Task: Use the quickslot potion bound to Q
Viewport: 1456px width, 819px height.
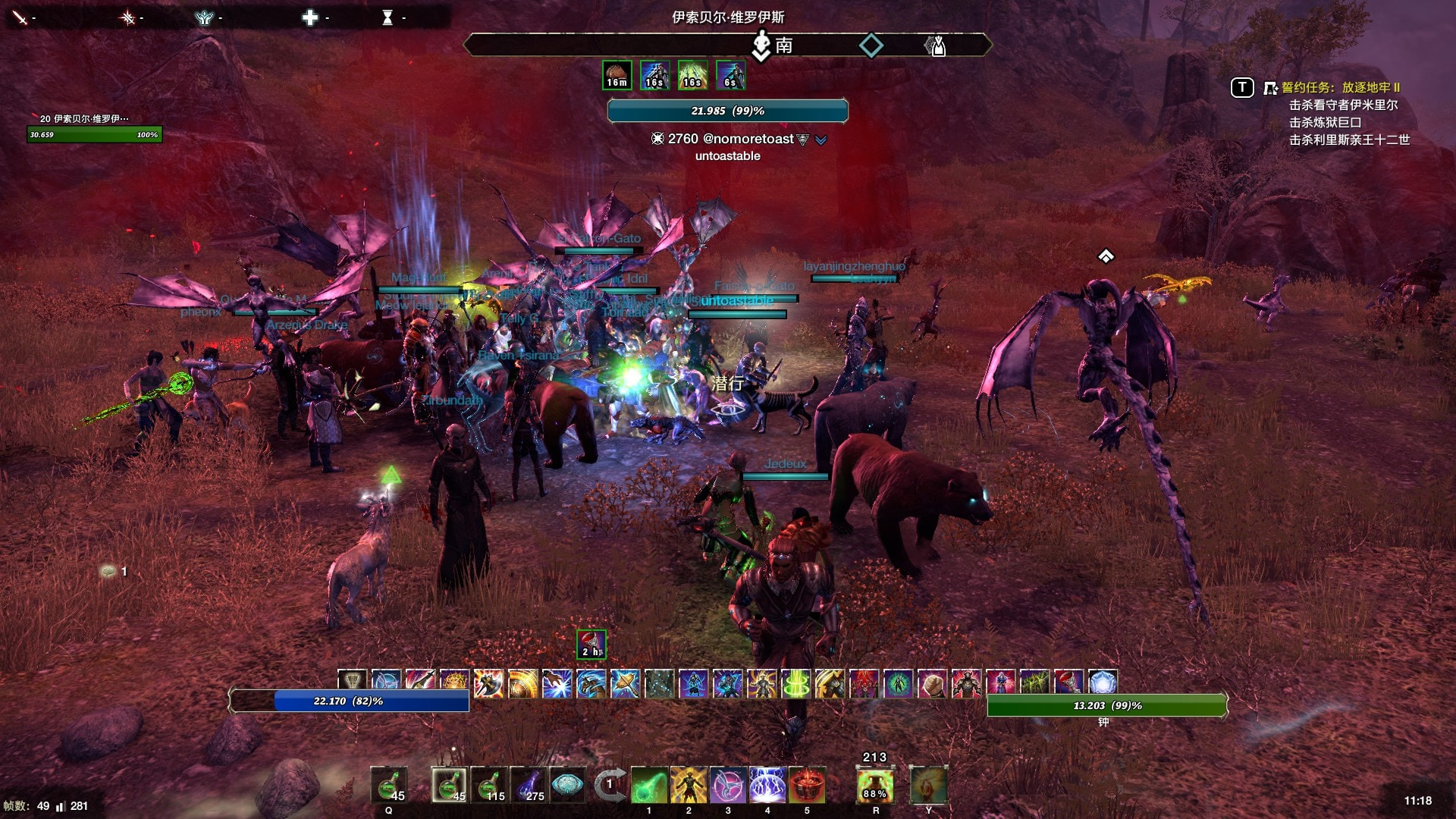Action: click(389, 785)
